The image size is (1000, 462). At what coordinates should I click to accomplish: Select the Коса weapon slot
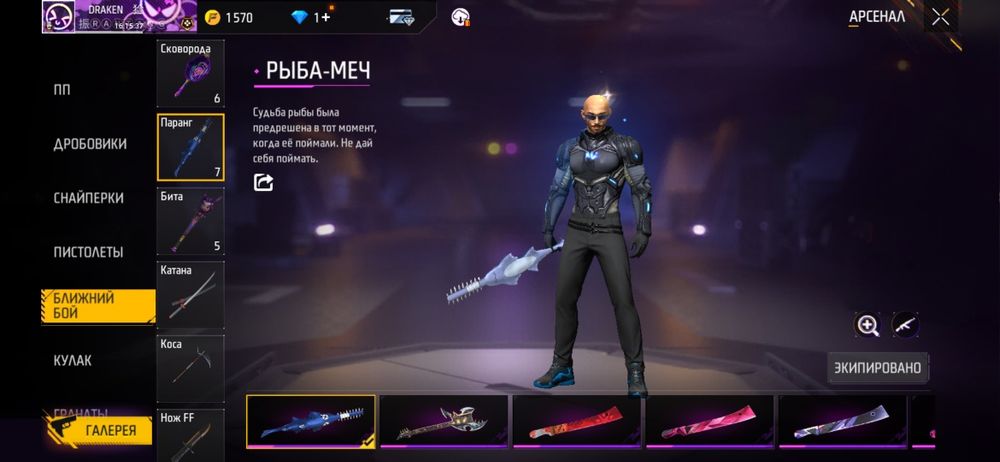click(x=190, y=367)
